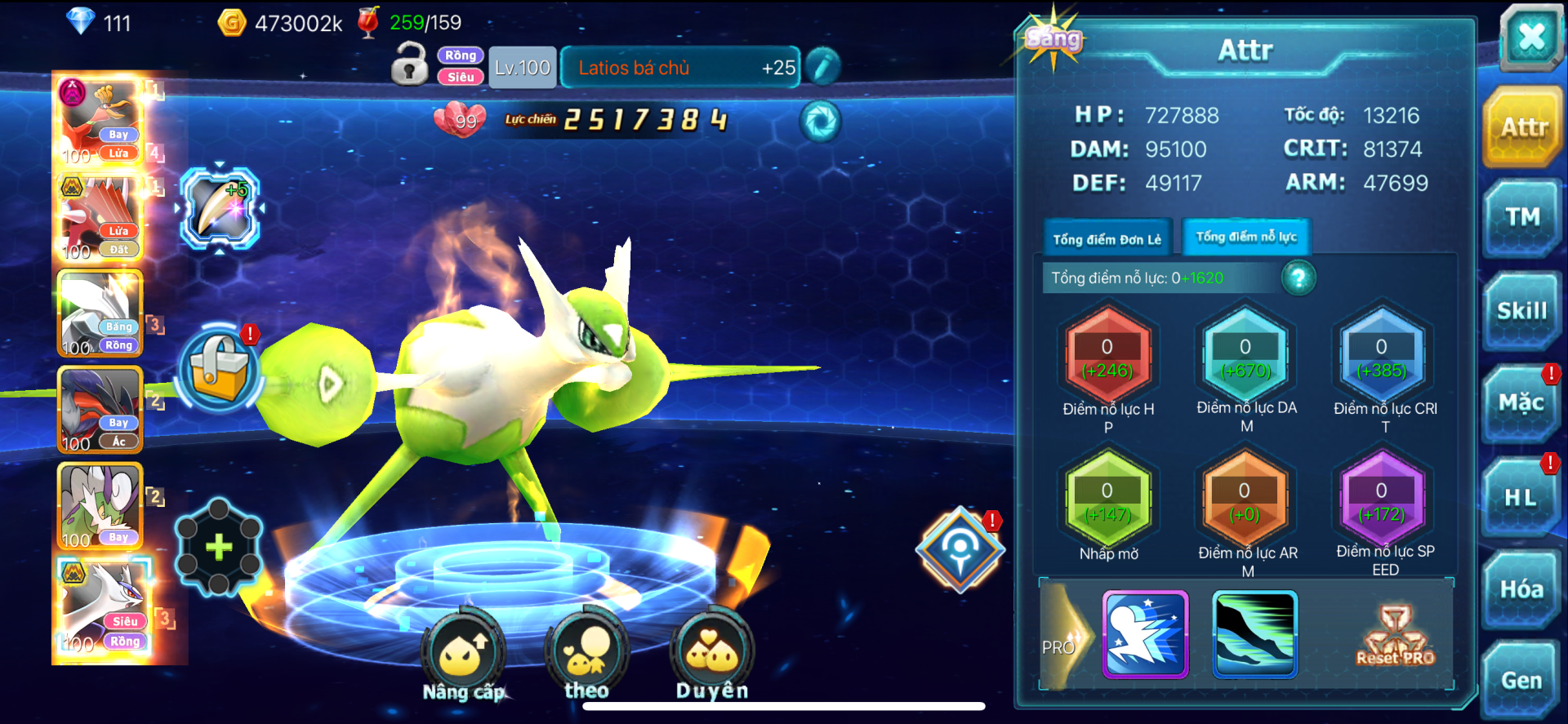Add an item with the green plus slot

click(x=218, y=547)
